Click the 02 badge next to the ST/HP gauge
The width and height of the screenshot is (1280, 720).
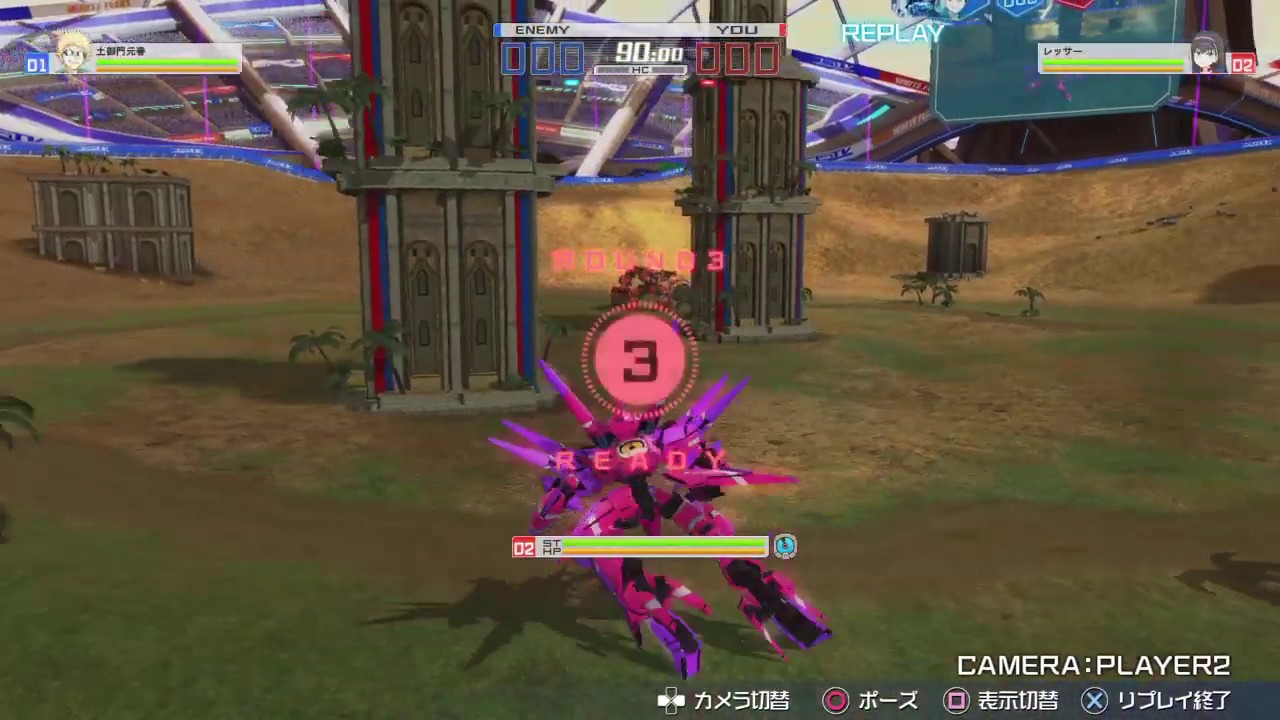[x=523, y=547]
